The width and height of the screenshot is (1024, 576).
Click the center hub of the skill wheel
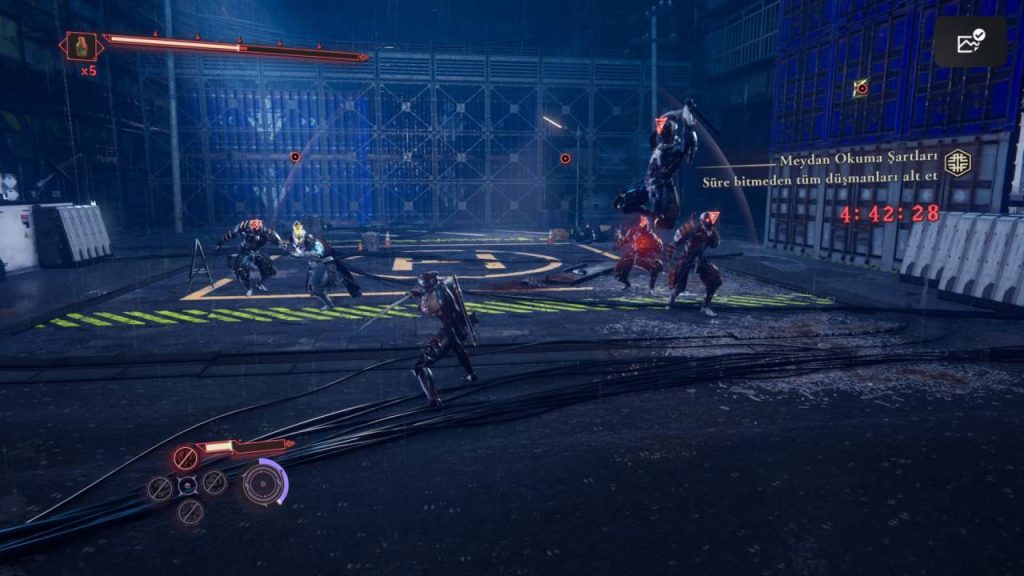187,486
